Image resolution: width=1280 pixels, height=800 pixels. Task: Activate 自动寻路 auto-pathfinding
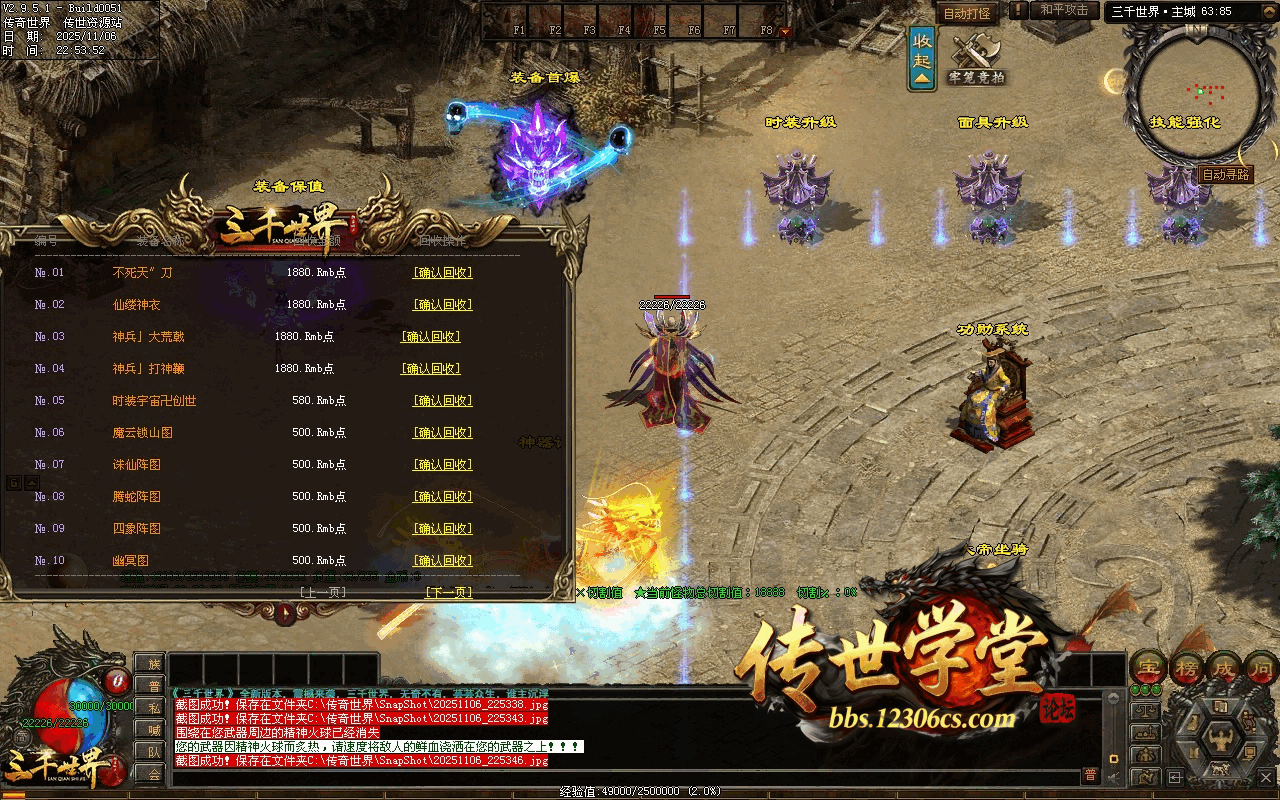pyautogui.click(x=1225, y=175)
